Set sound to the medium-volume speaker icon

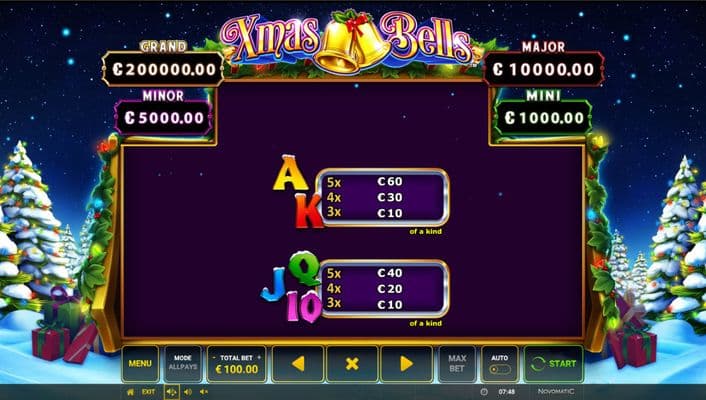coord(188,392)
